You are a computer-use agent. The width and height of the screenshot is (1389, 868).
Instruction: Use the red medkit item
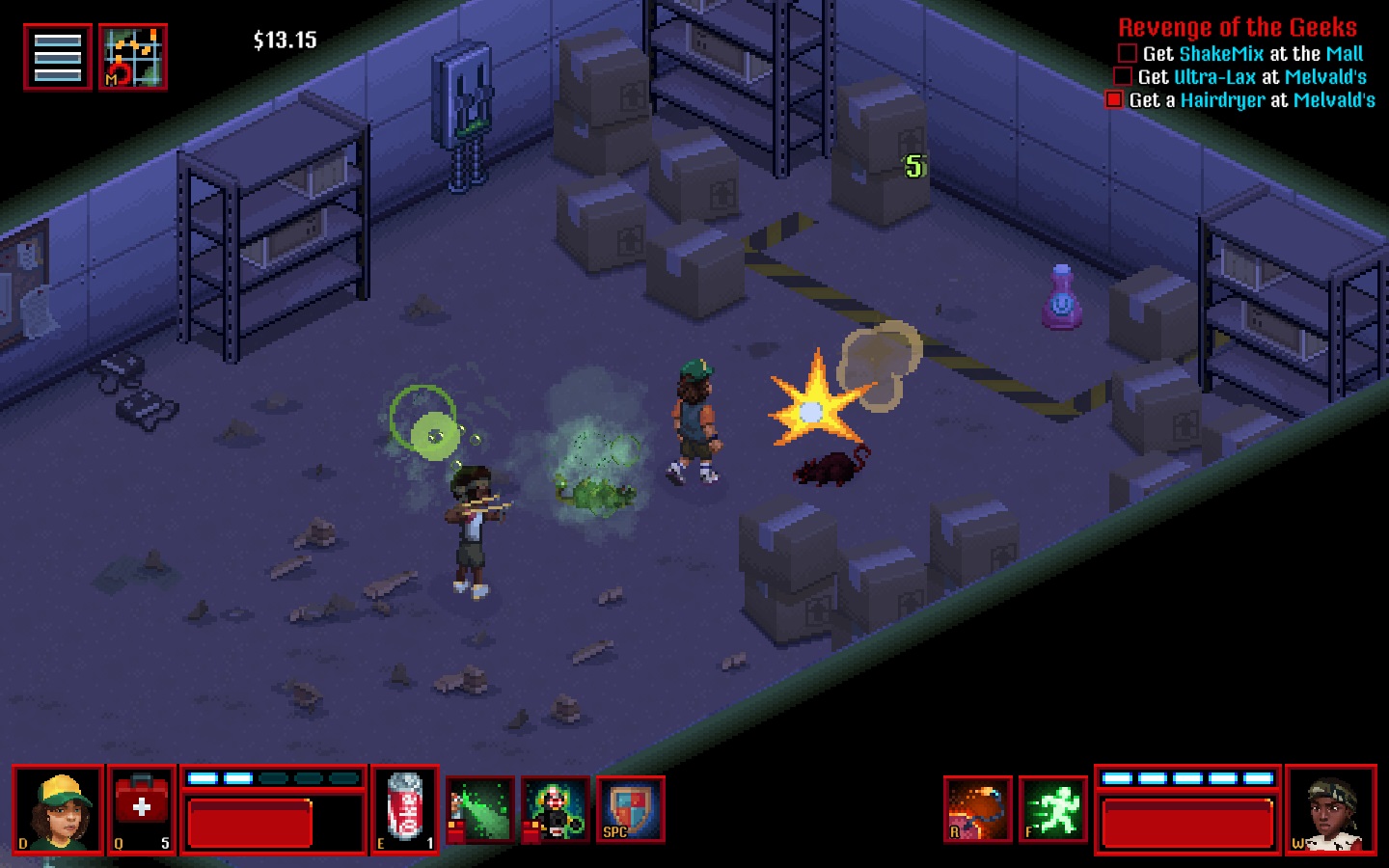coord(142,810)
